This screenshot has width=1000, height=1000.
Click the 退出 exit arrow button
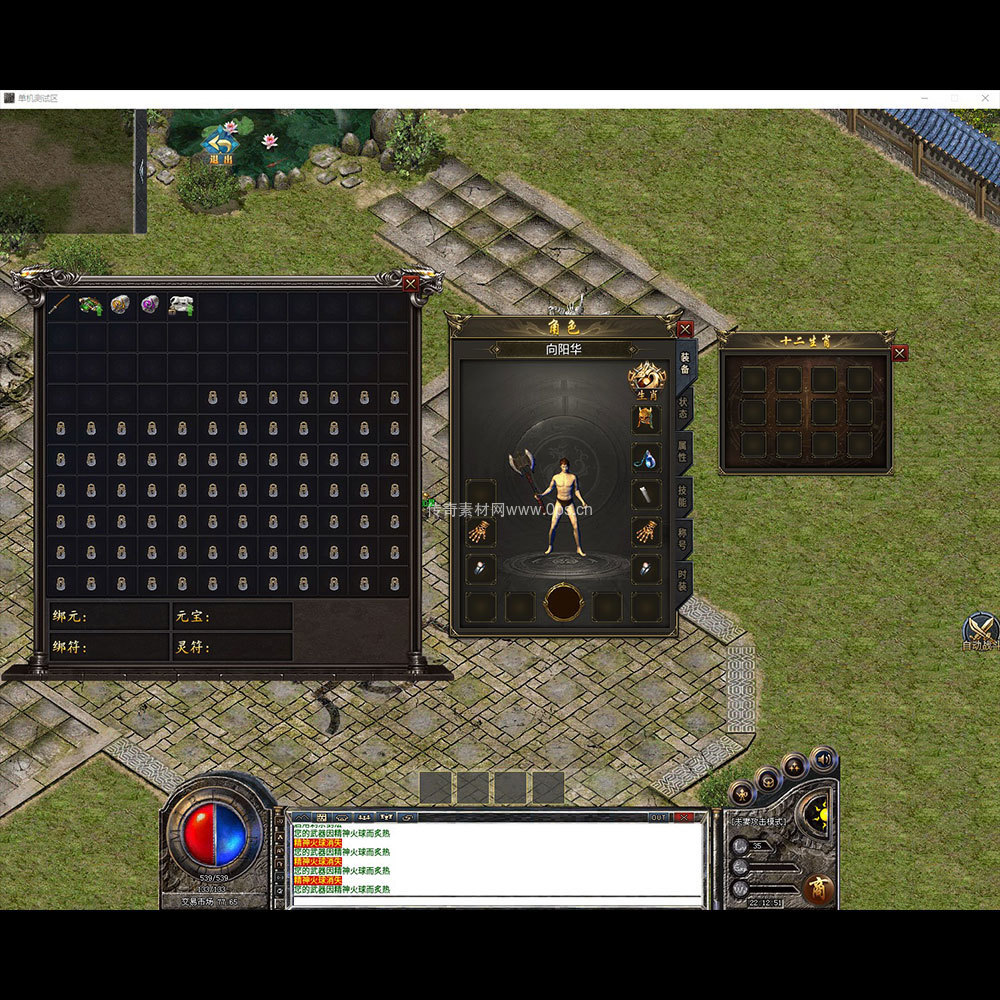coord(220,146)
